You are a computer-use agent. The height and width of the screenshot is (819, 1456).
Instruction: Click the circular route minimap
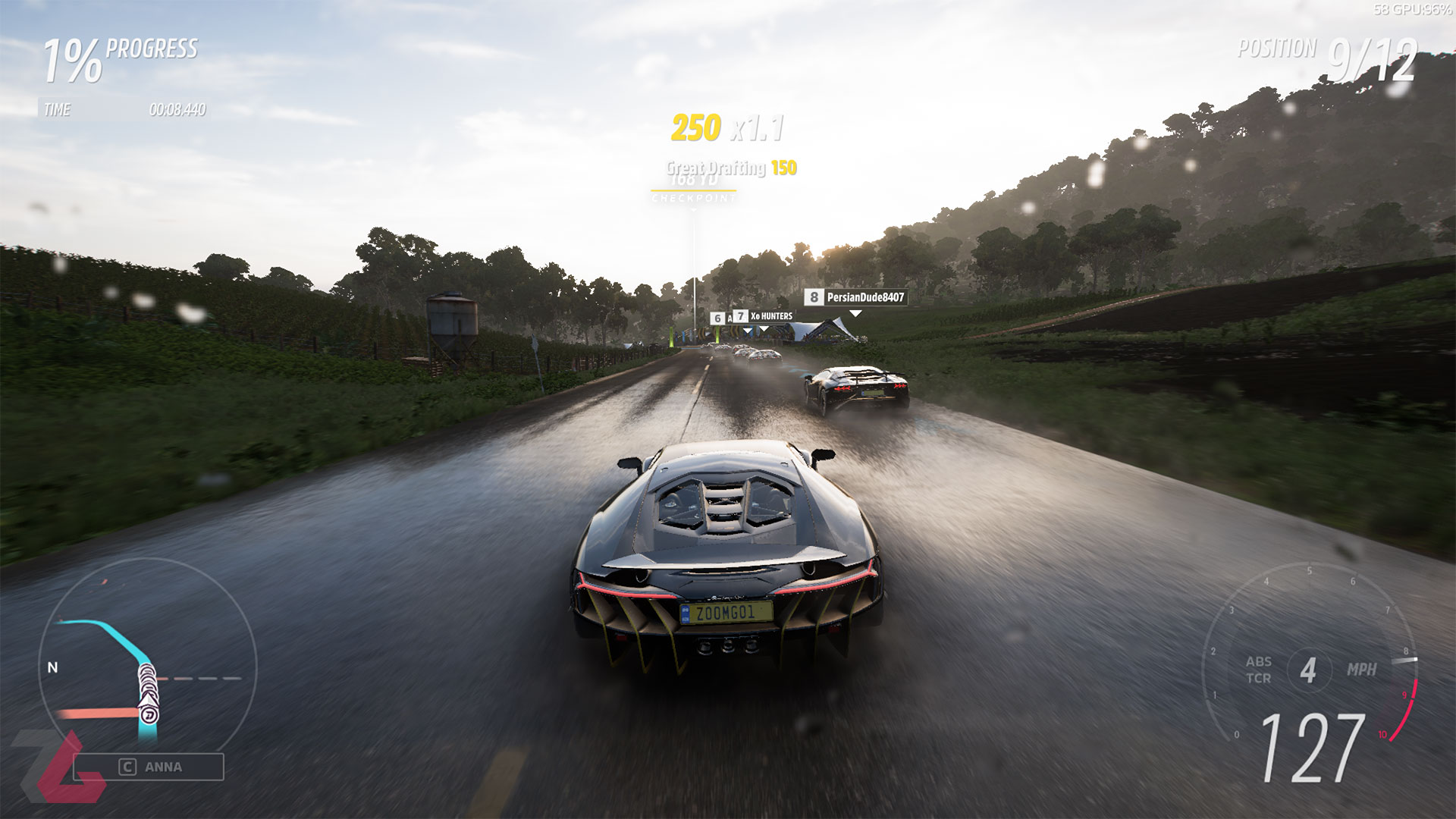point(146,667)
